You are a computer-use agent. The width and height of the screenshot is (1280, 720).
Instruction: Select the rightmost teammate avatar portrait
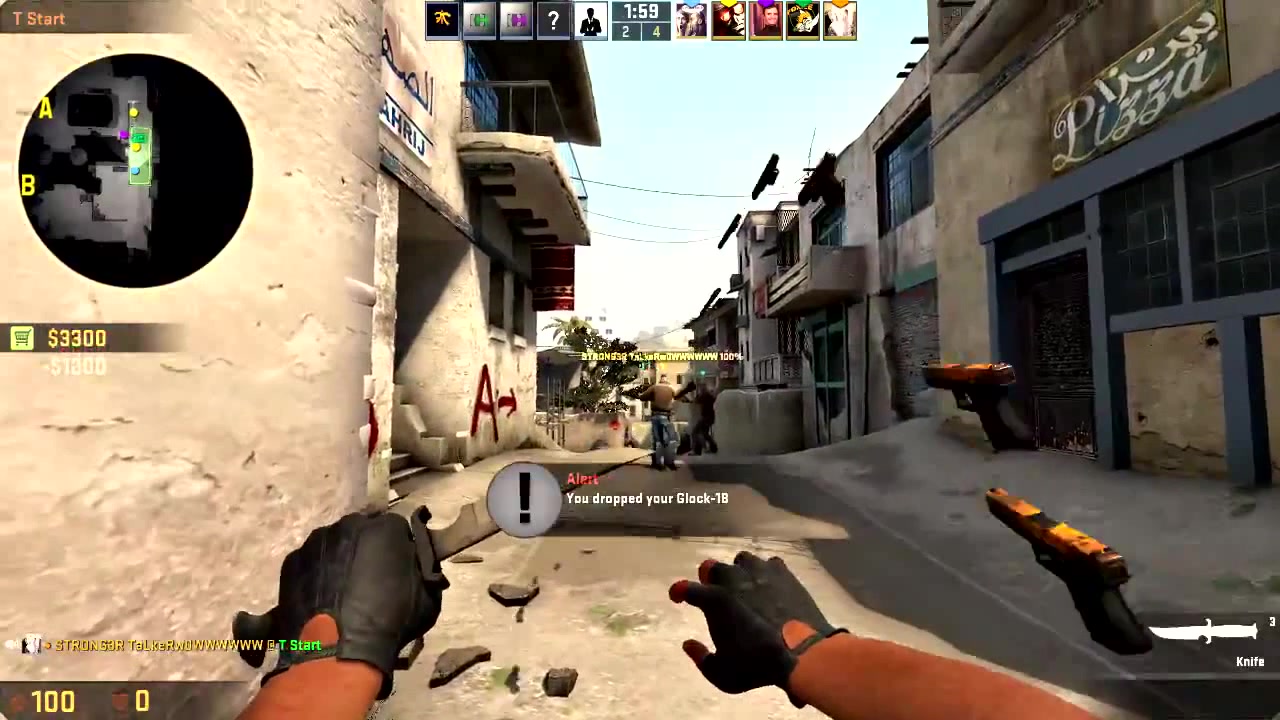(840, 20)
